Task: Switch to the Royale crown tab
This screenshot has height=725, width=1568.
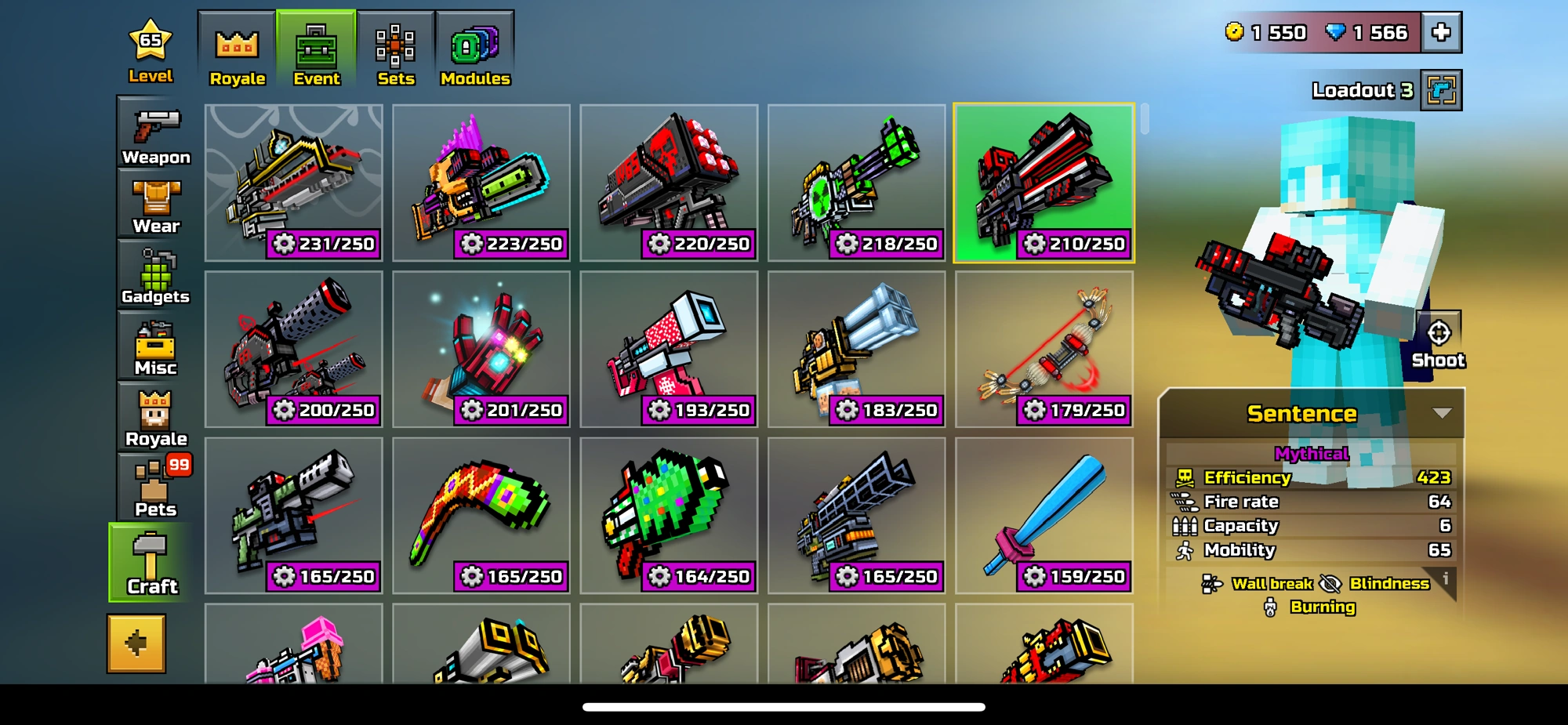Action: [237, 47]
